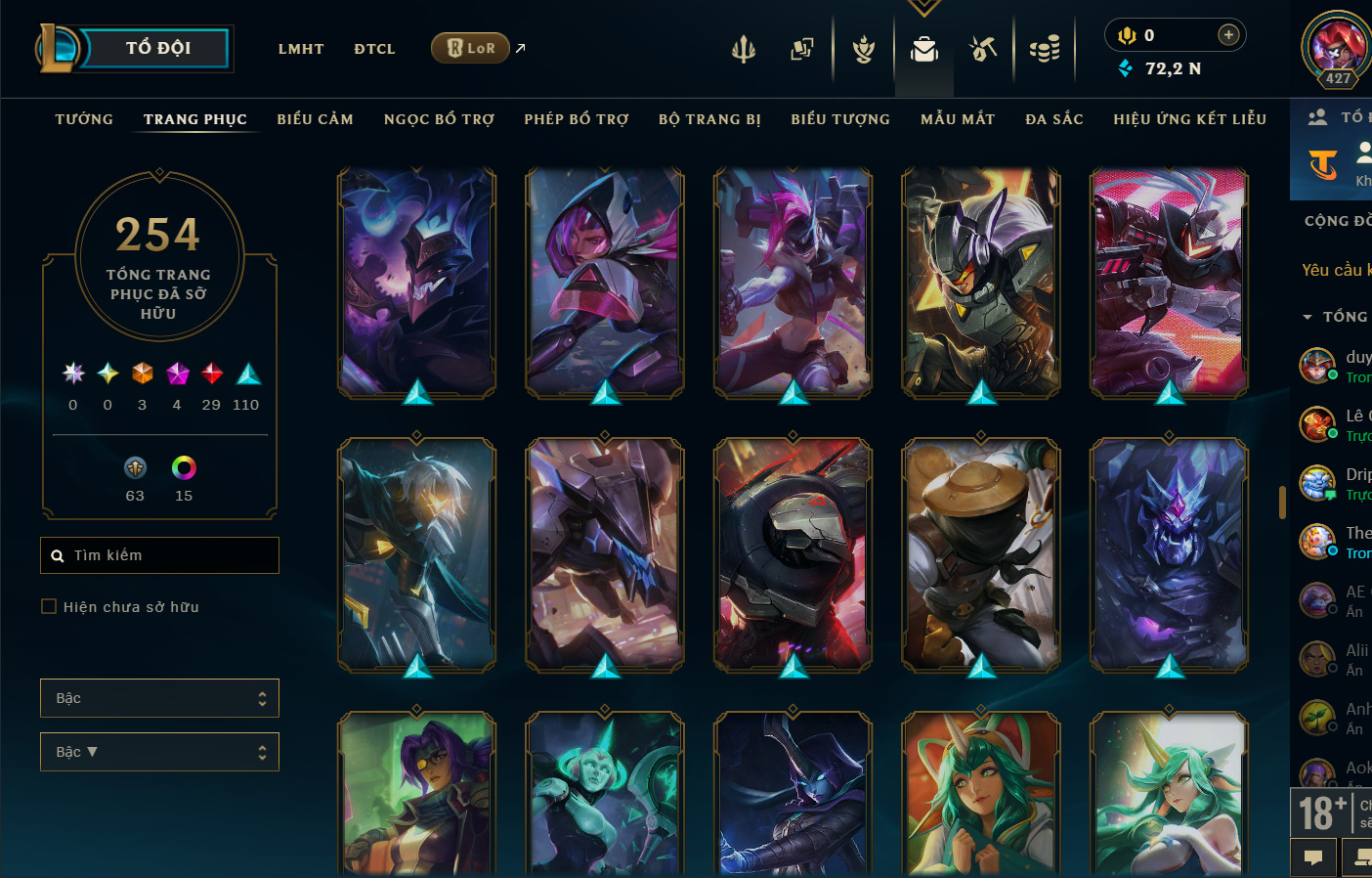
Task: Open the ĐA SẮC chromas tab
Action: pyautogui.click(x=1054, y=119)
